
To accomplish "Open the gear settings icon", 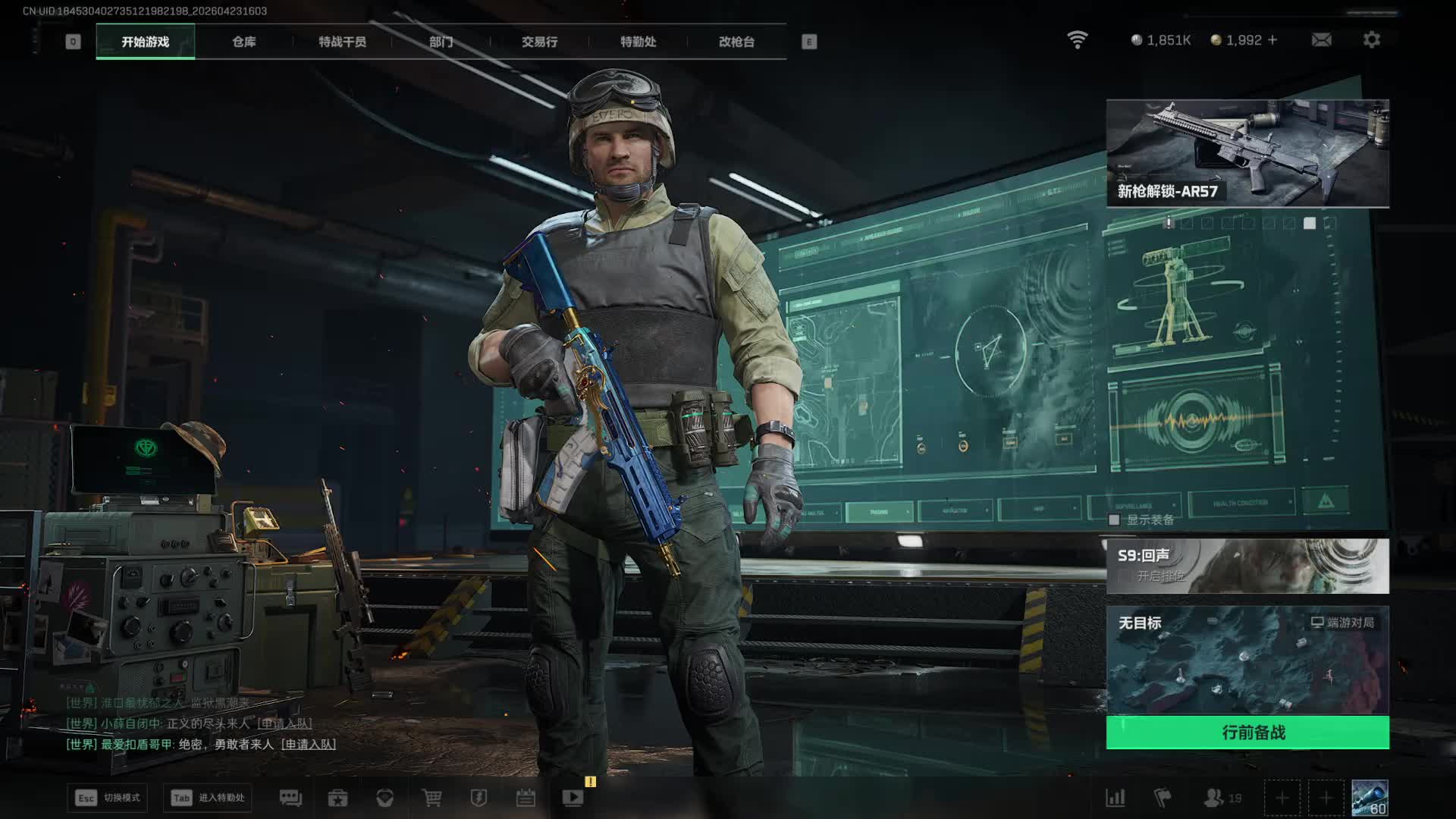I will coord(1371,39).
